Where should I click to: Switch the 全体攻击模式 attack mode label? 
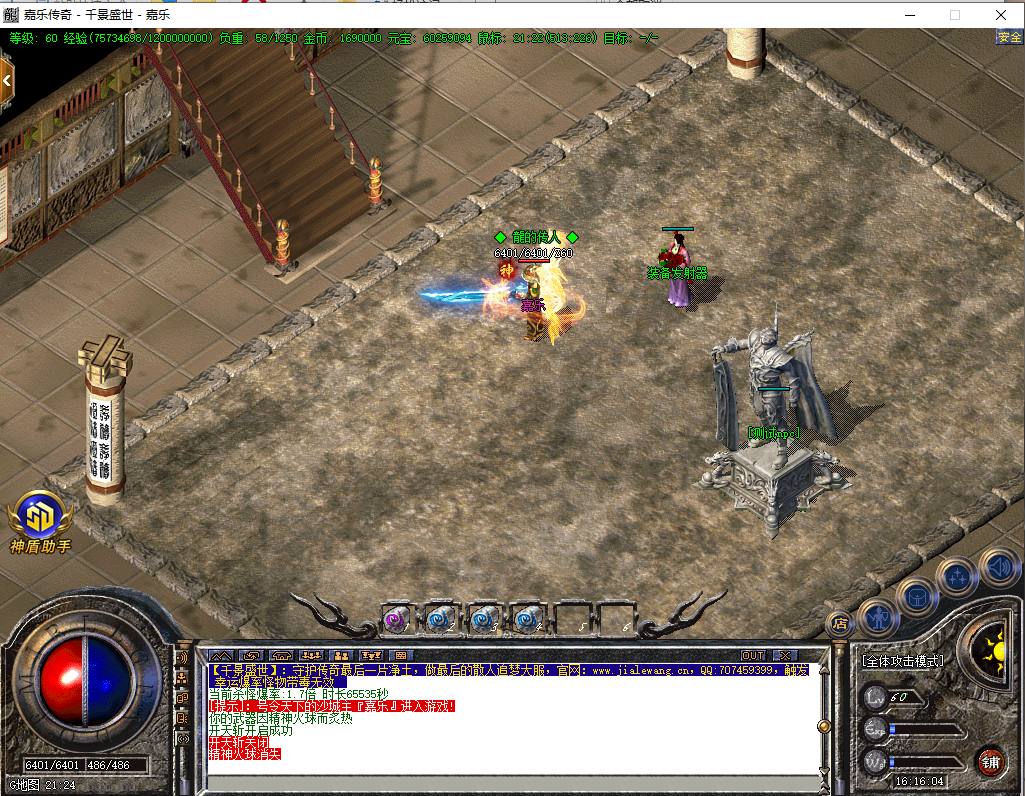pos(902,661)
